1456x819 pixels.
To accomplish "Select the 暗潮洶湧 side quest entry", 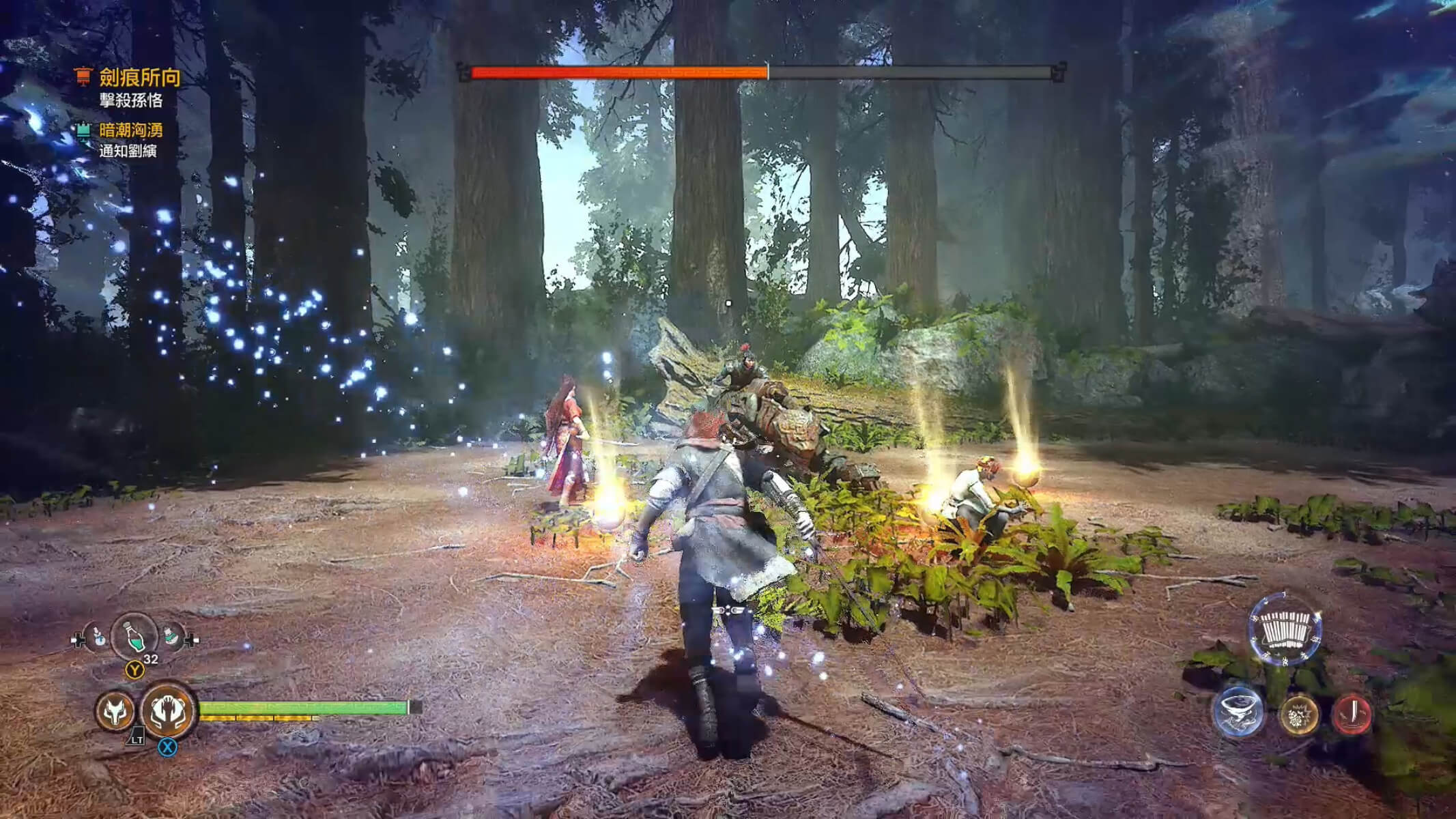I will pyautogui.click(x=130, y=130).
